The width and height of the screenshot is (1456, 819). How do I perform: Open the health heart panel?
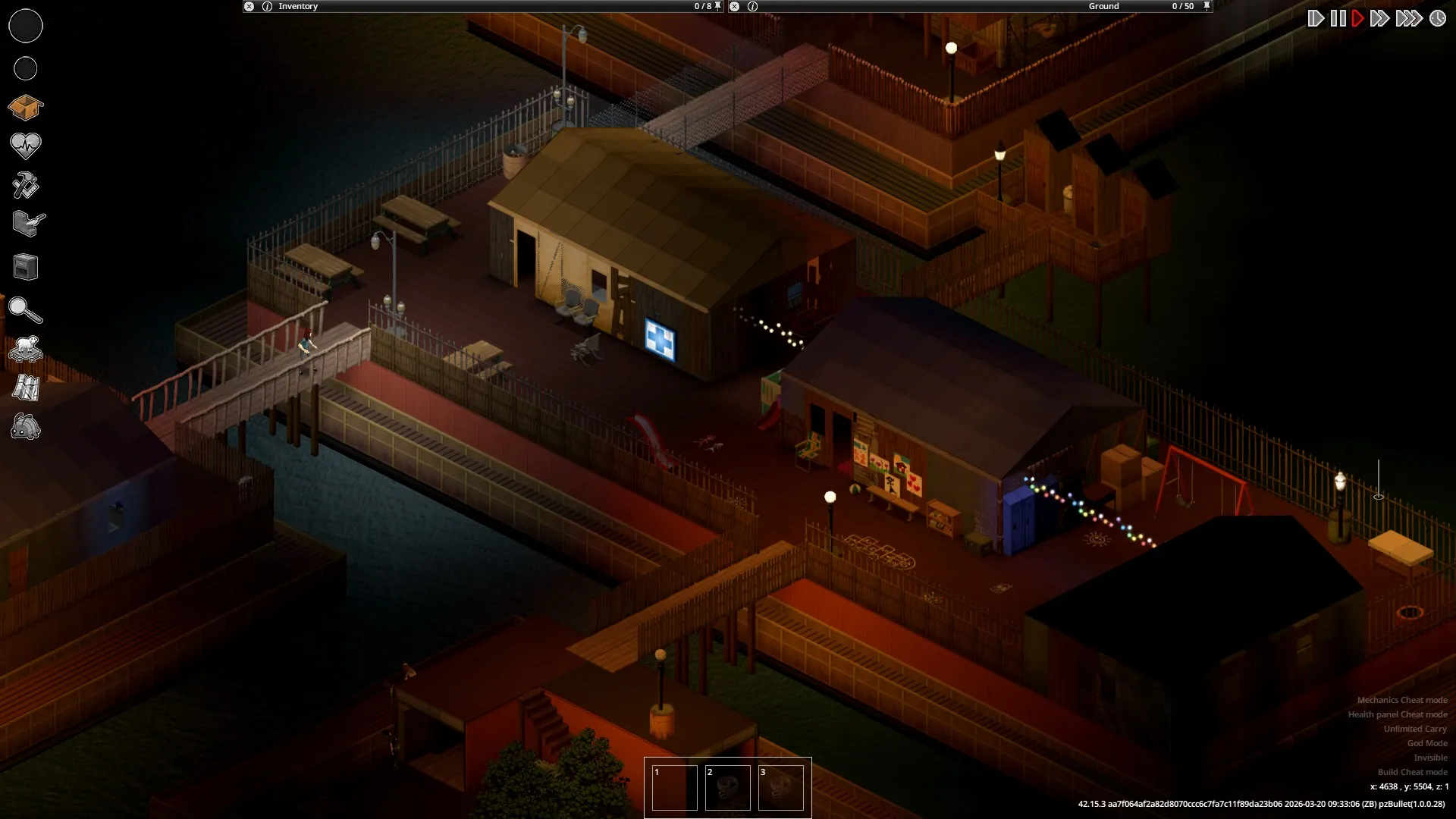pyautogui.click(x=25, y=145)
